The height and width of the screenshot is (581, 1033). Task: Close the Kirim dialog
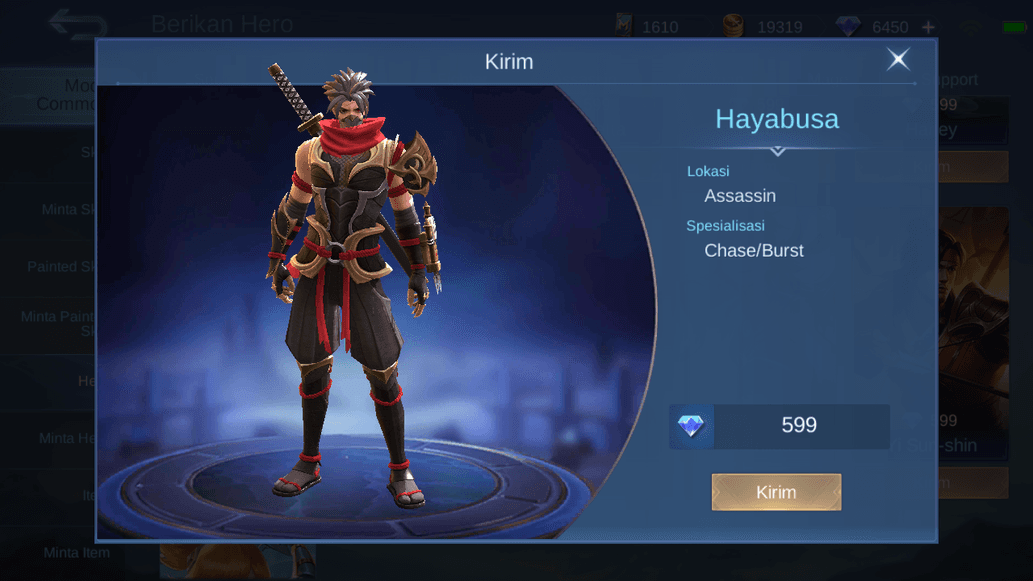click(x=898, y=60)
